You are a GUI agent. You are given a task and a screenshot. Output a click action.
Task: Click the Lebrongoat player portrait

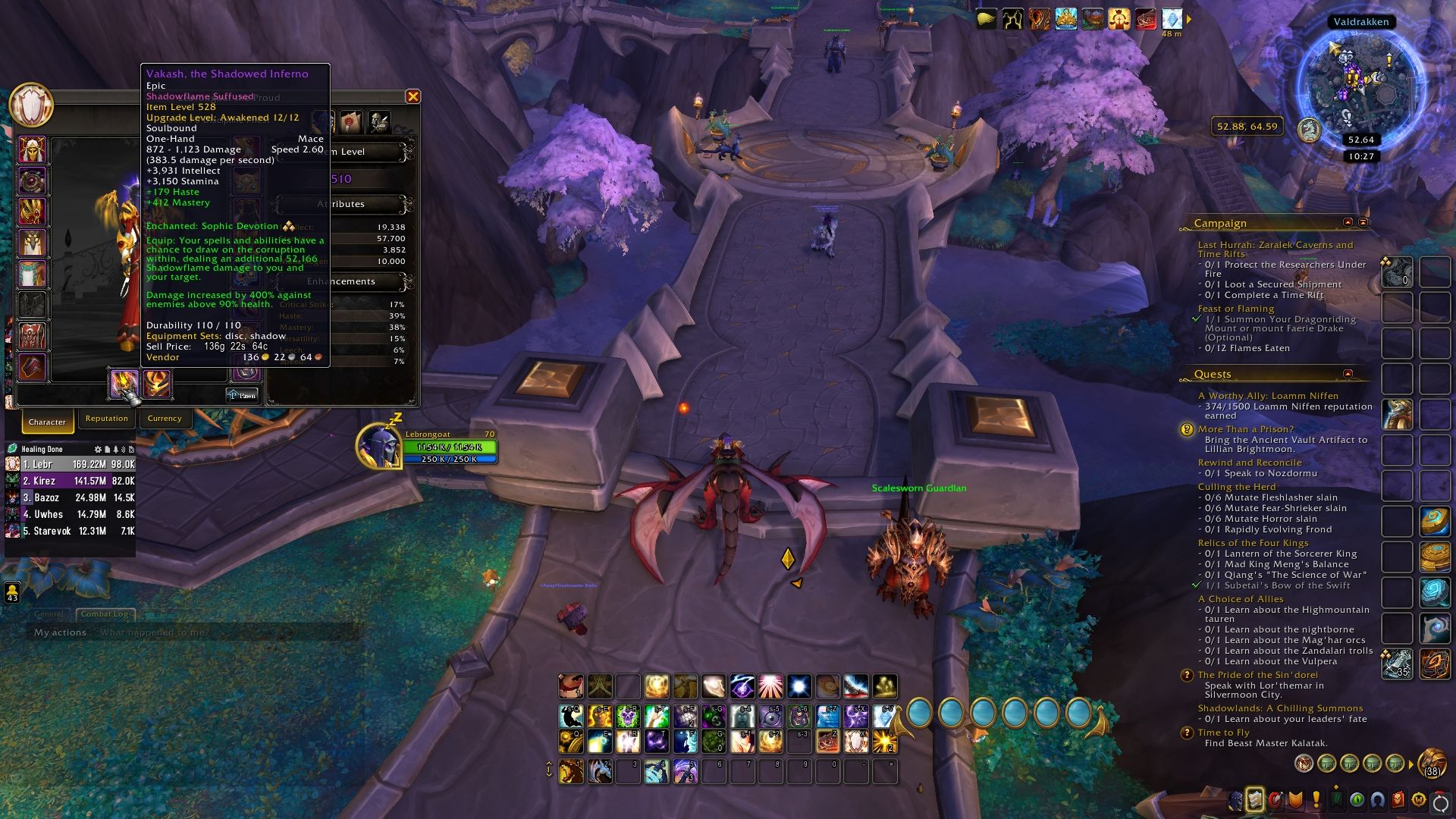click(379, 446)
